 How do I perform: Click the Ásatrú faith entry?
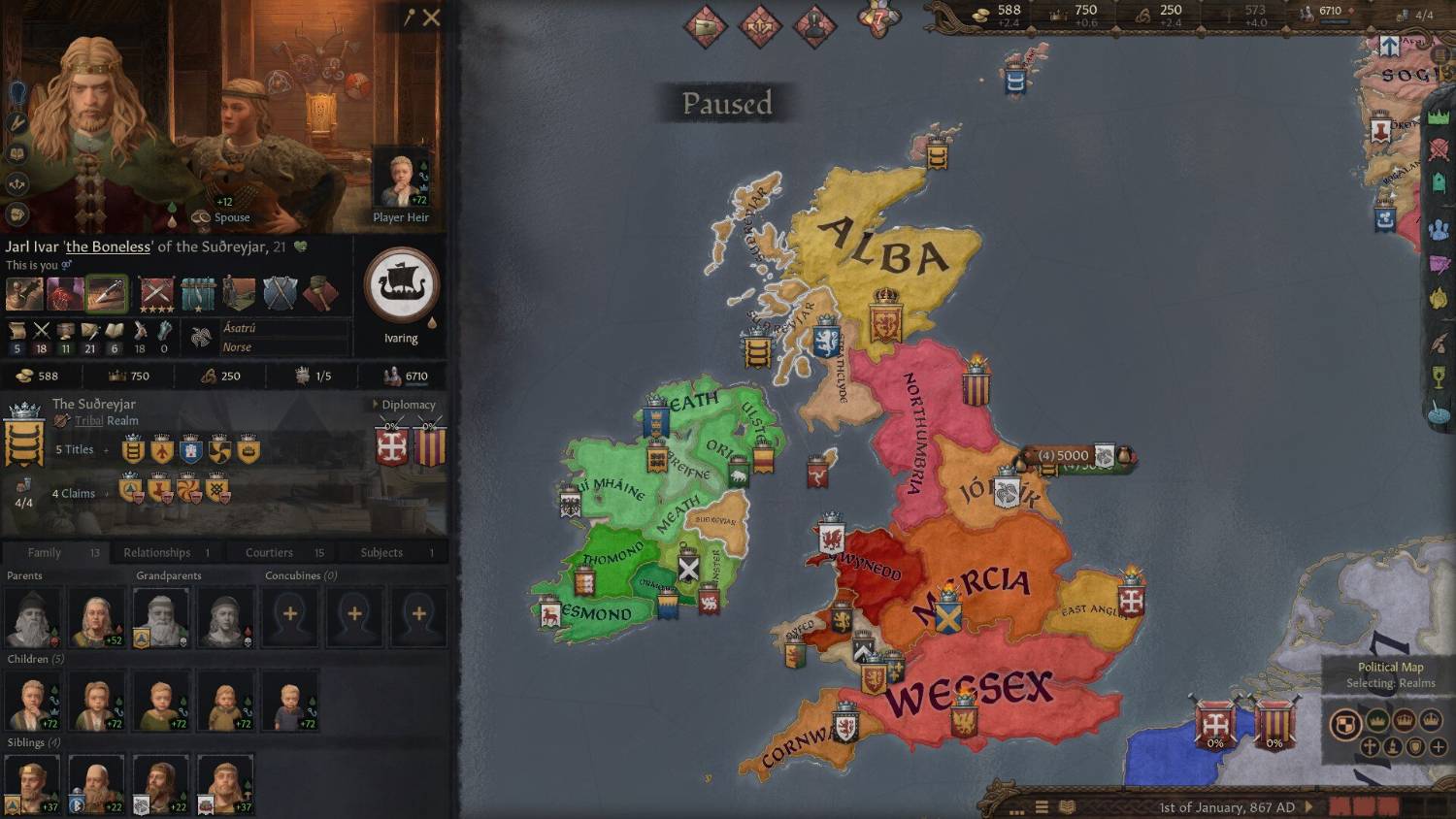click(x=240, y=328)
